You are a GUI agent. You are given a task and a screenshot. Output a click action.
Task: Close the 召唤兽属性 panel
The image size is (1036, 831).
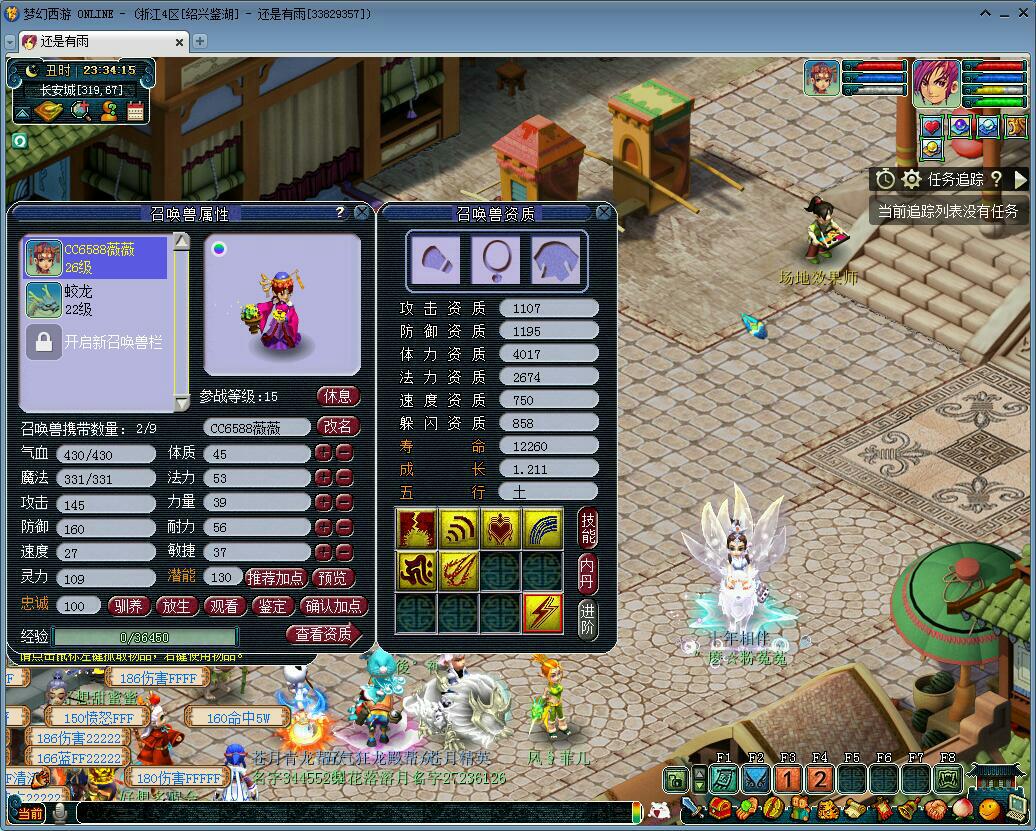click(362, 213)
